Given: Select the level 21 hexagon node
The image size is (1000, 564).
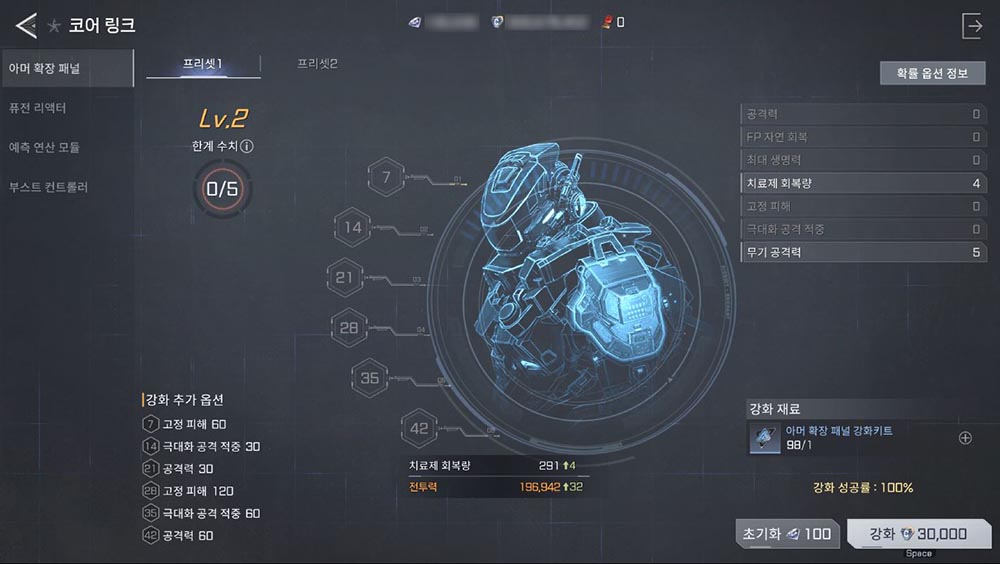Looking at the screenshot, I should coord(345,277).
